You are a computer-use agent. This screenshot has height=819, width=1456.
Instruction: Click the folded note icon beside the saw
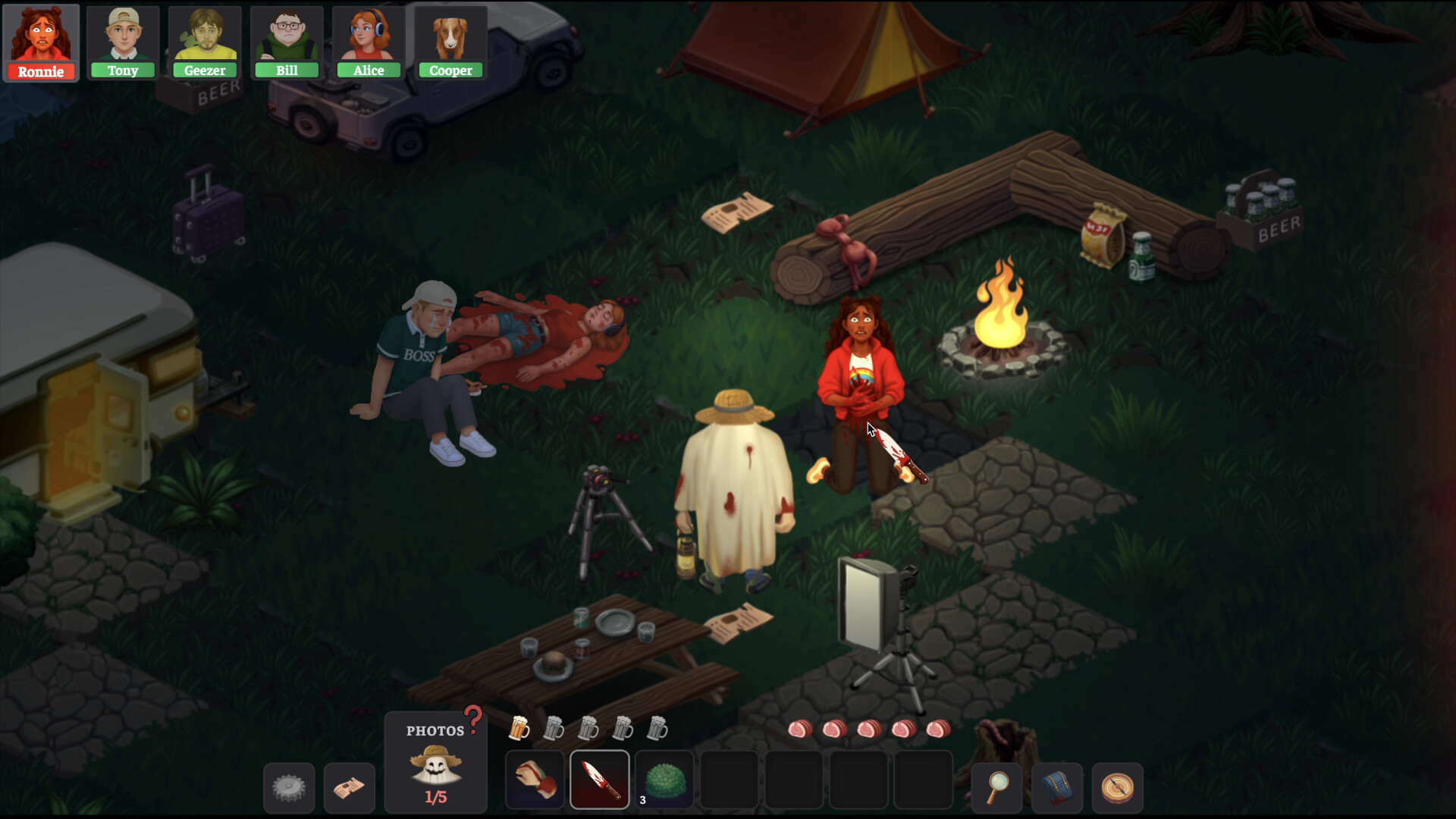349,787
